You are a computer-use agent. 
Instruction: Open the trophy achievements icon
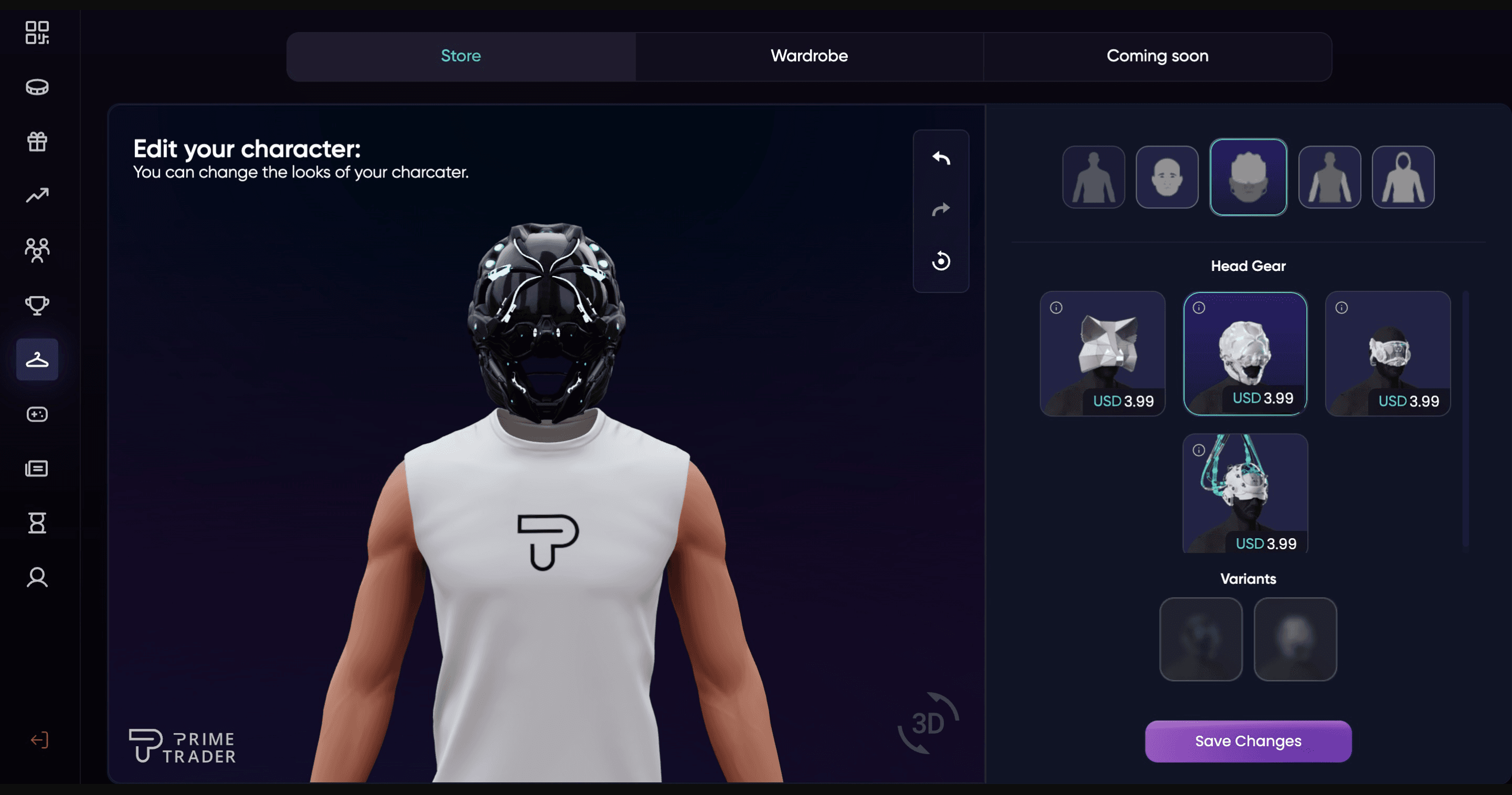coord(37,305)
